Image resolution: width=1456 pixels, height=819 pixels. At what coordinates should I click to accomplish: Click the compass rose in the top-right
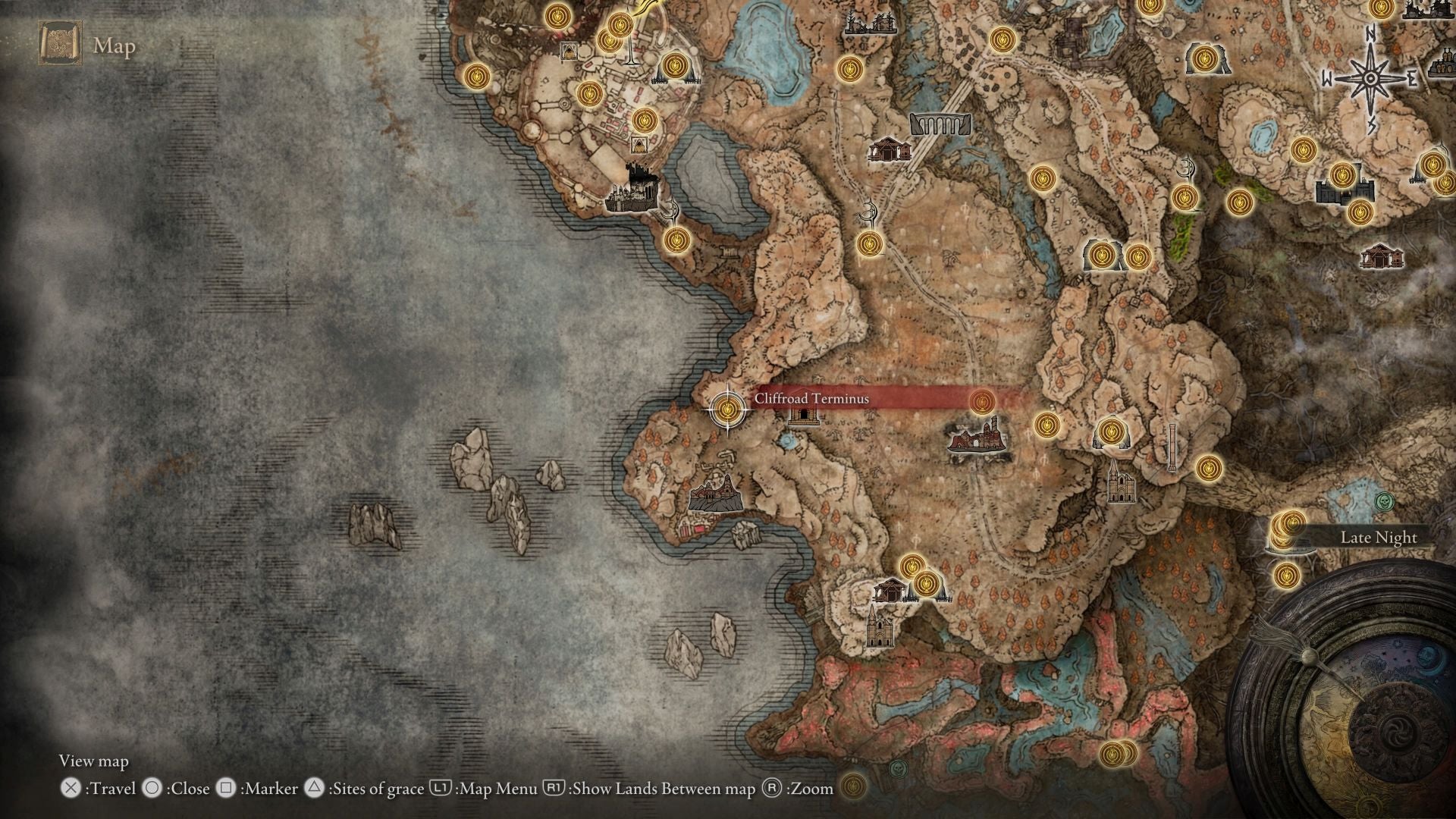pyautogui.click(x=1369, y=80)
